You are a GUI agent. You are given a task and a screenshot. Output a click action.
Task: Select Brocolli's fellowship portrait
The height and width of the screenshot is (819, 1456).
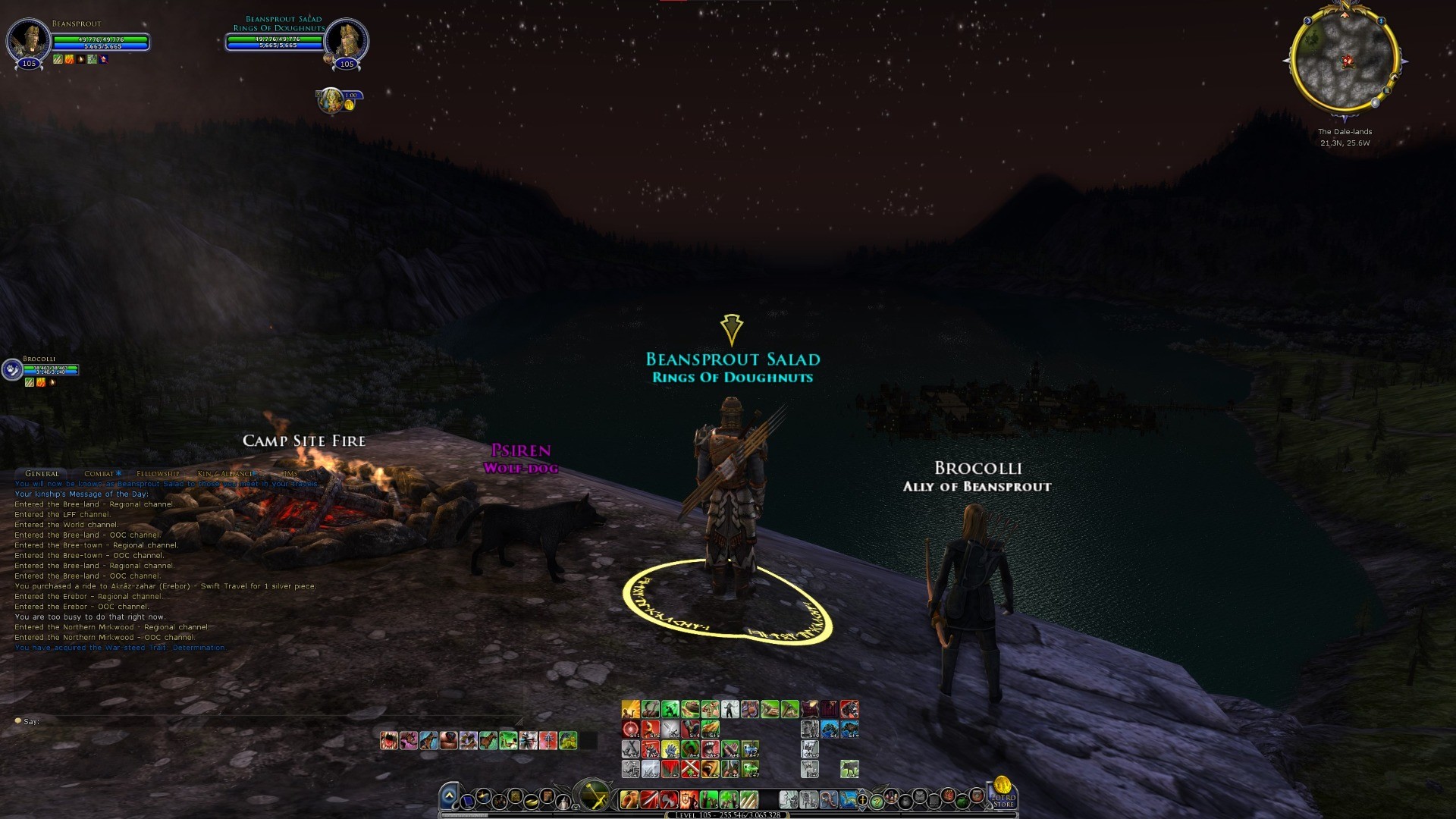(12, 370)
